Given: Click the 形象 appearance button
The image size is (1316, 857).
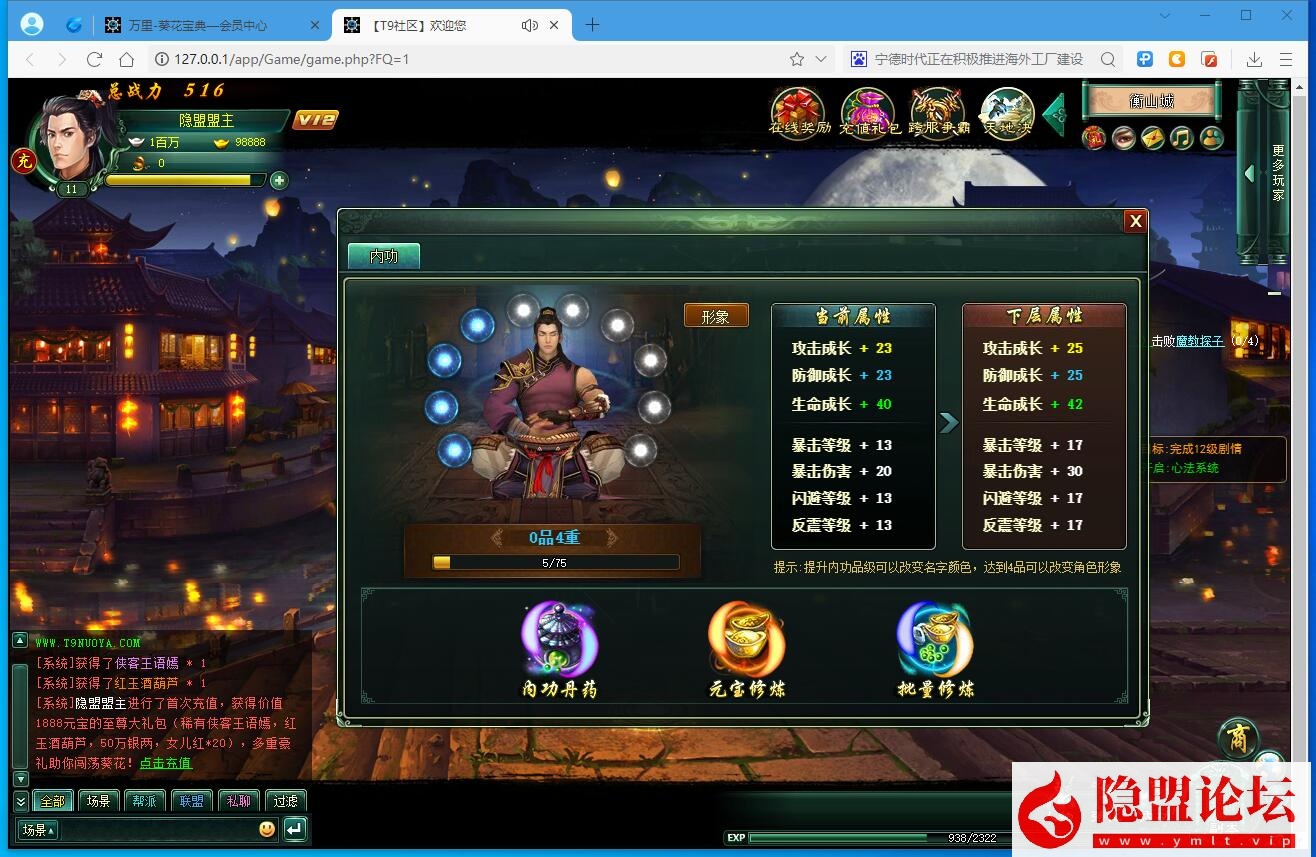Looking at the screenshot, I should pyautogui.click(x=716, y=315).
